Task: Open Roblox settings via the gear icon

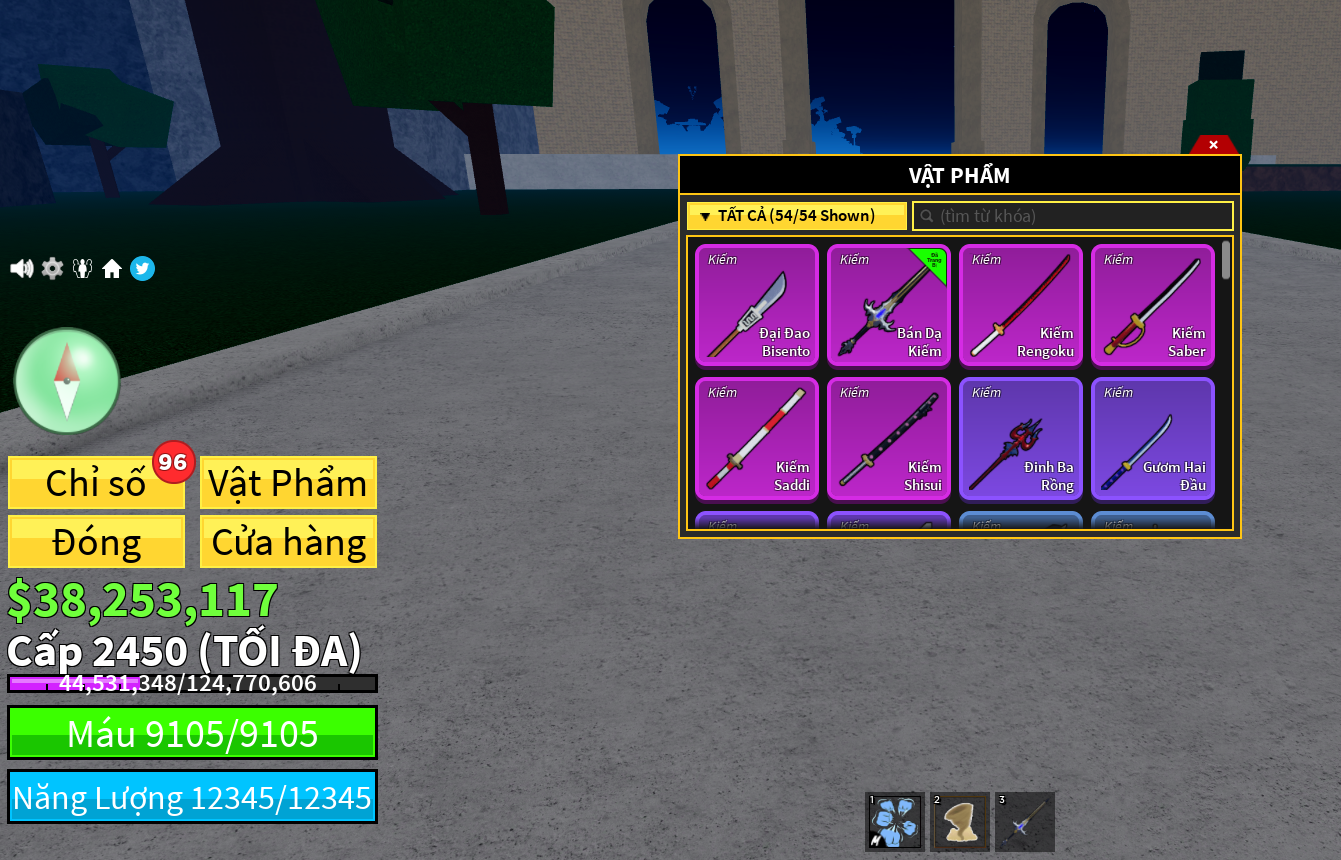Action: point(51,268)
